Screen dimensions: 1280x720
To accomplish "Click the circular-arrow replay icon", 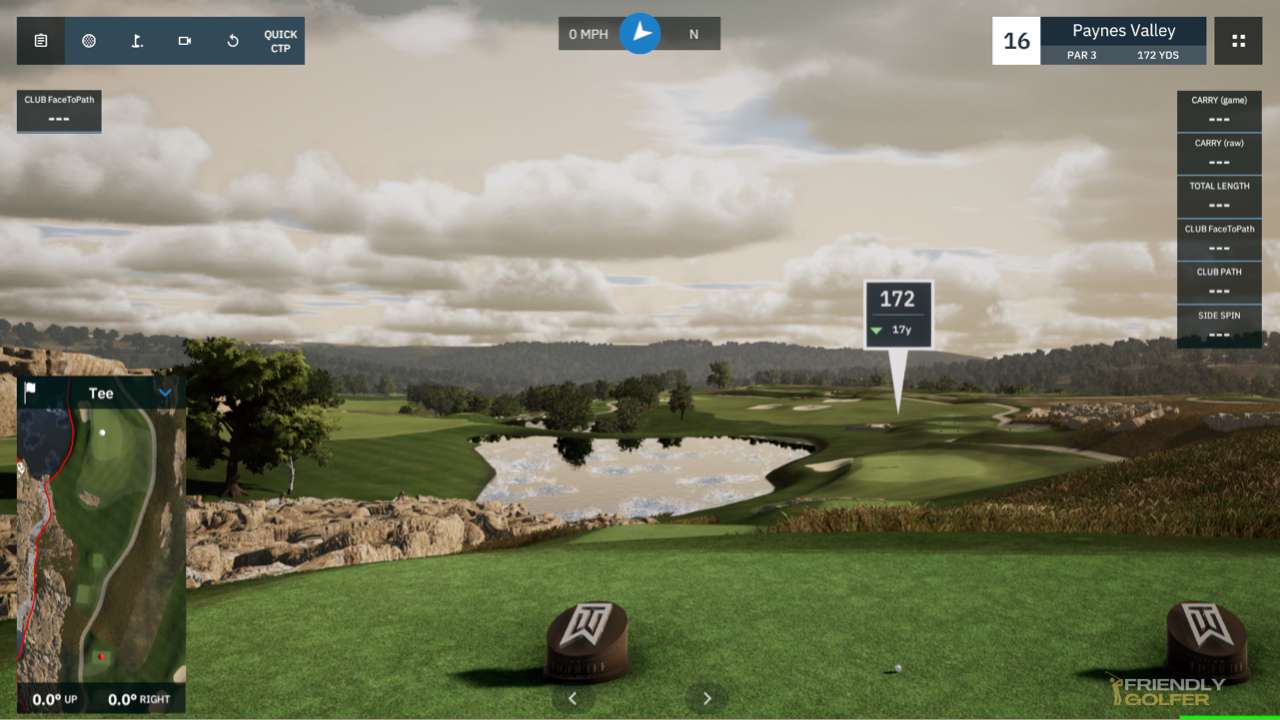I will click(x=233, y=41).
